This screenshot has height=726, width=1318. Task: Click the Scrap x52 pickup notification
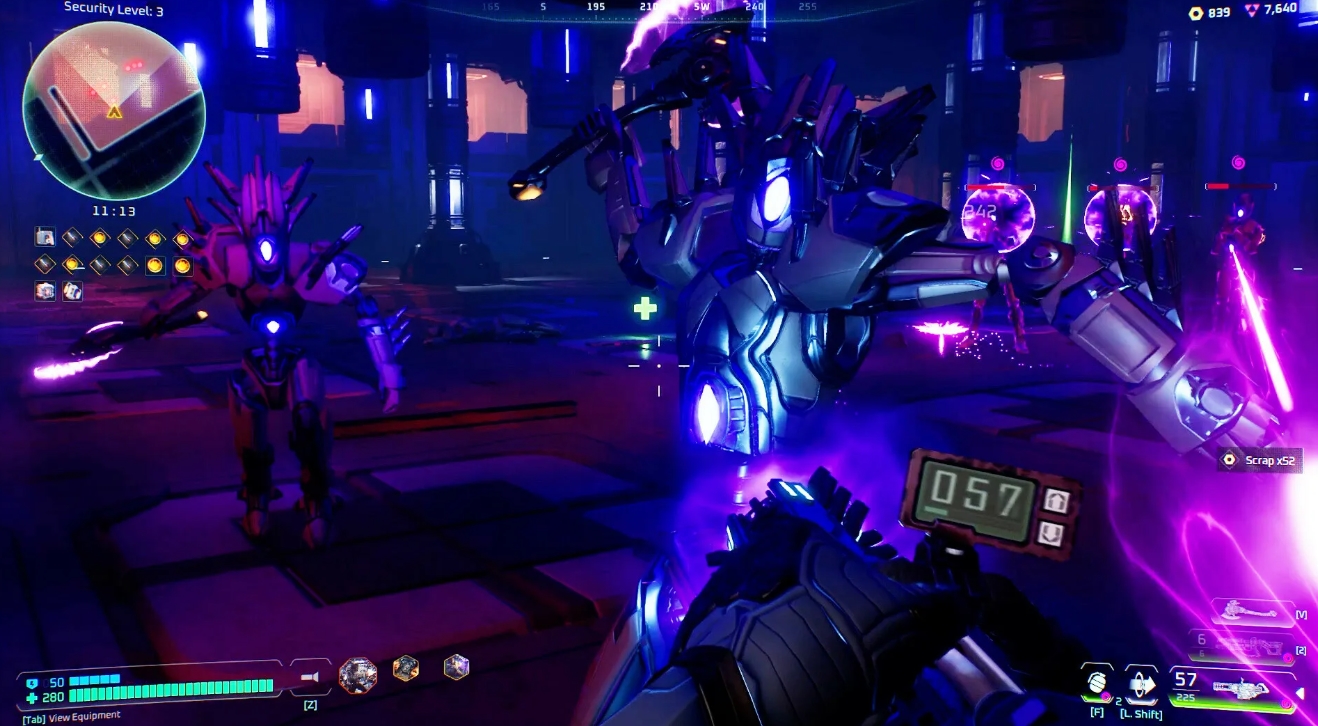point(1260,460)
